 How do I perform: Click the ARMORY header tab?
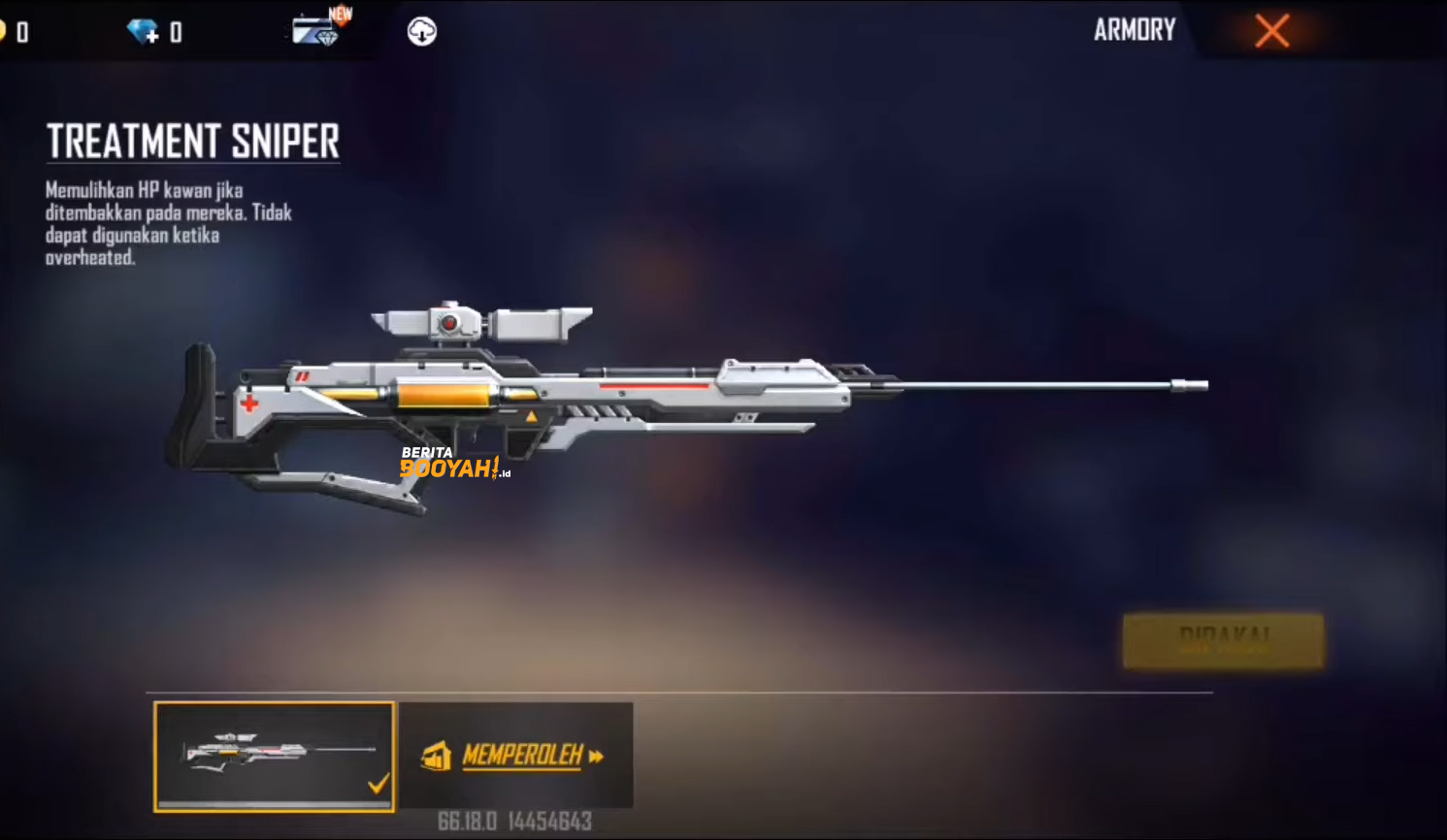(1135, 30)
